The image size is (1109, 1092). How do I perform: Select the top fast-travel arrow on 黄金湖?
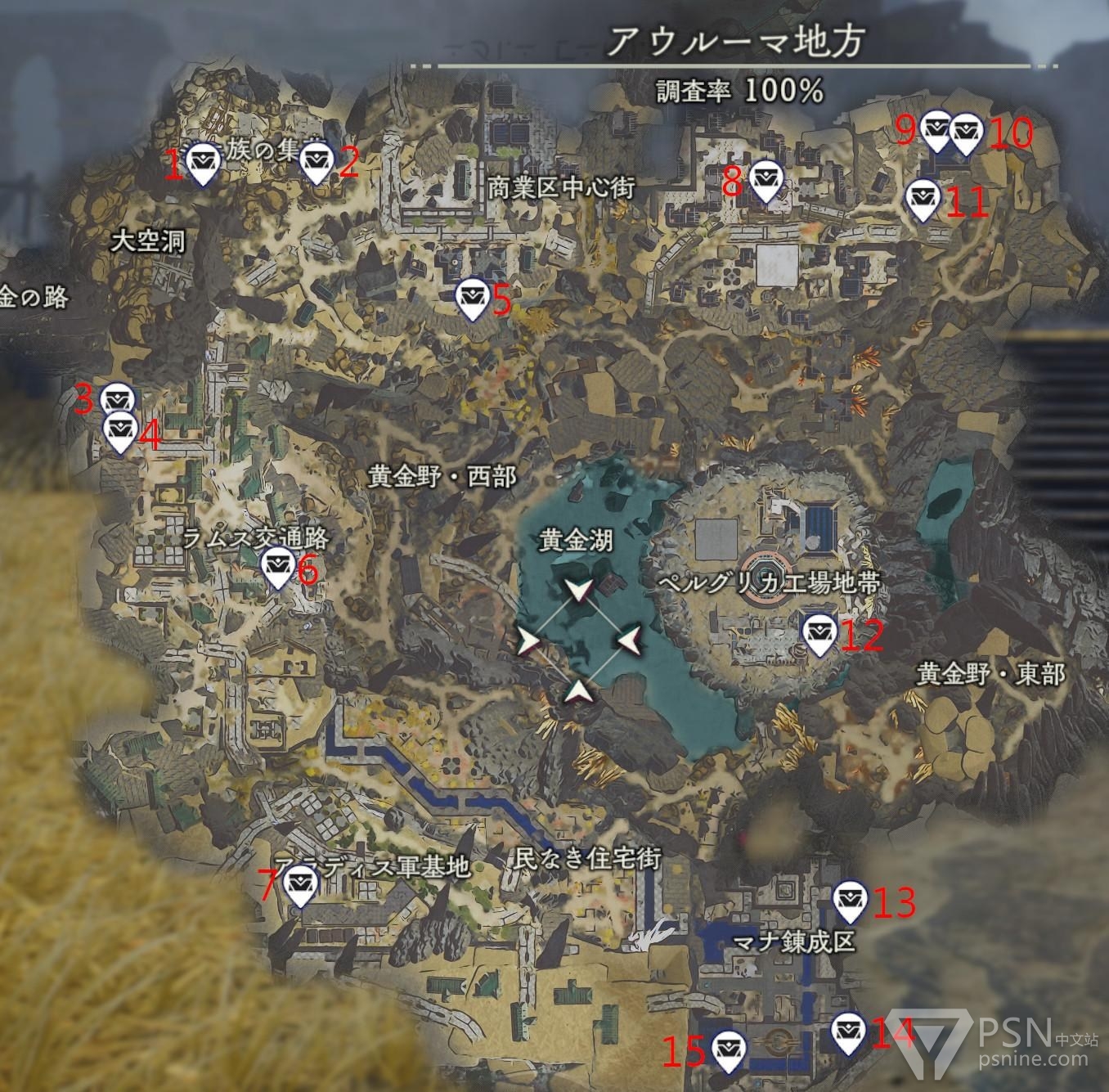[578, 591]
